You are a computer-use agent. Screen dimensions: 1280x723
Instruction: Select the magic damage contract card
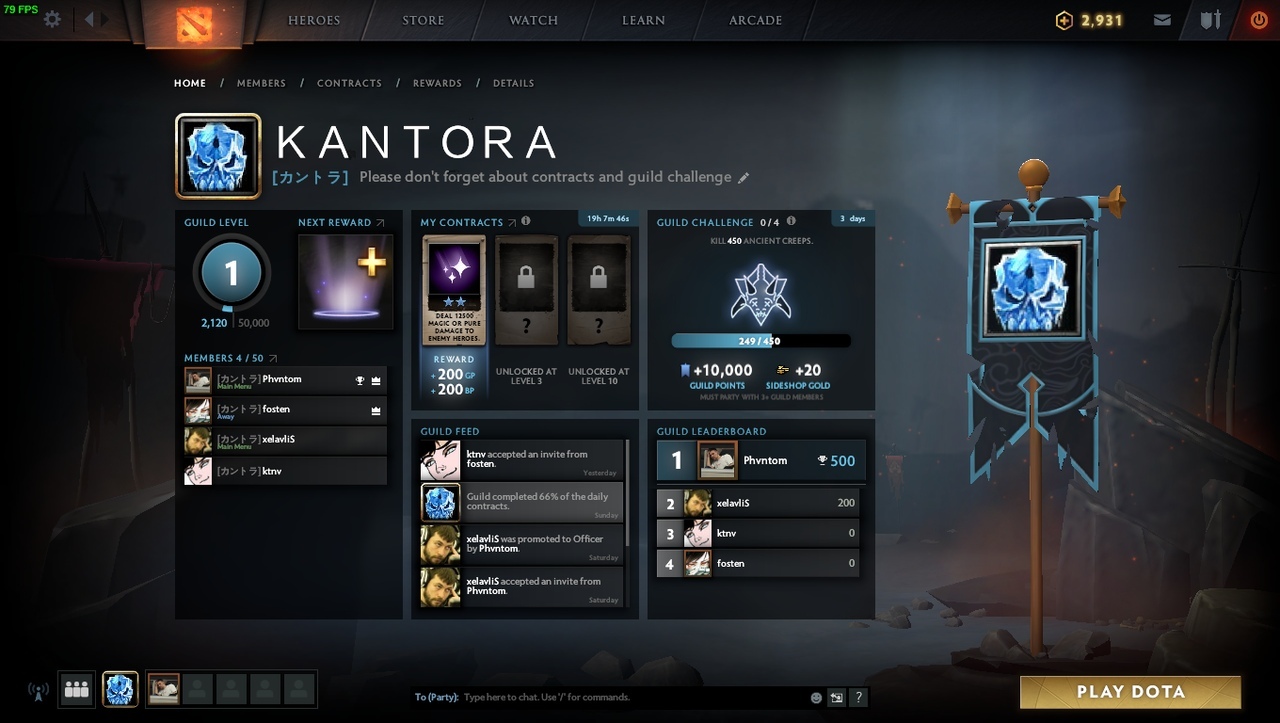pyautogui.click(x=454, y=290)
